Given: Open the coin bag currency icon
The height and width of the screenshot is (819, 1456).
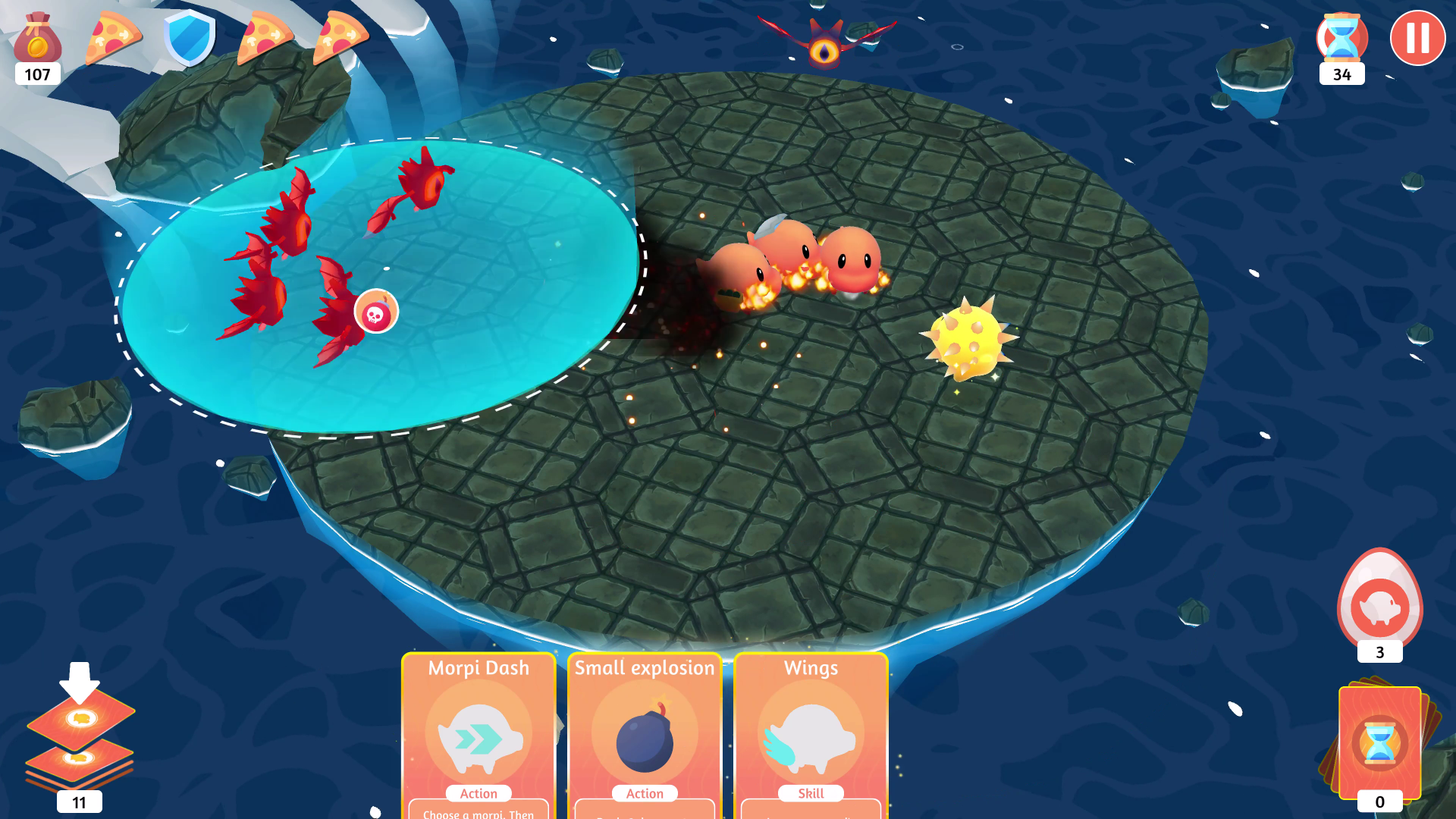Looking at the screenshot, I should (x=37, y=39).
